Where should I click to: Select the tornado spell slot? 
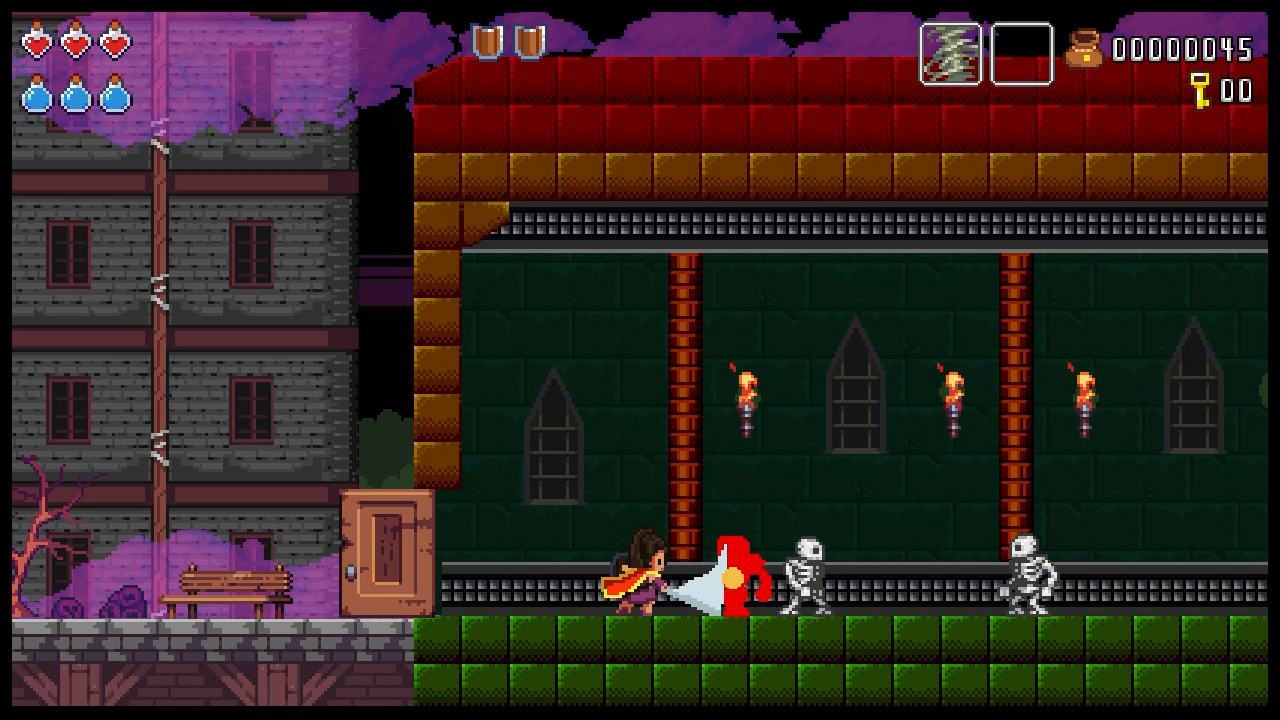pos(950,54)
